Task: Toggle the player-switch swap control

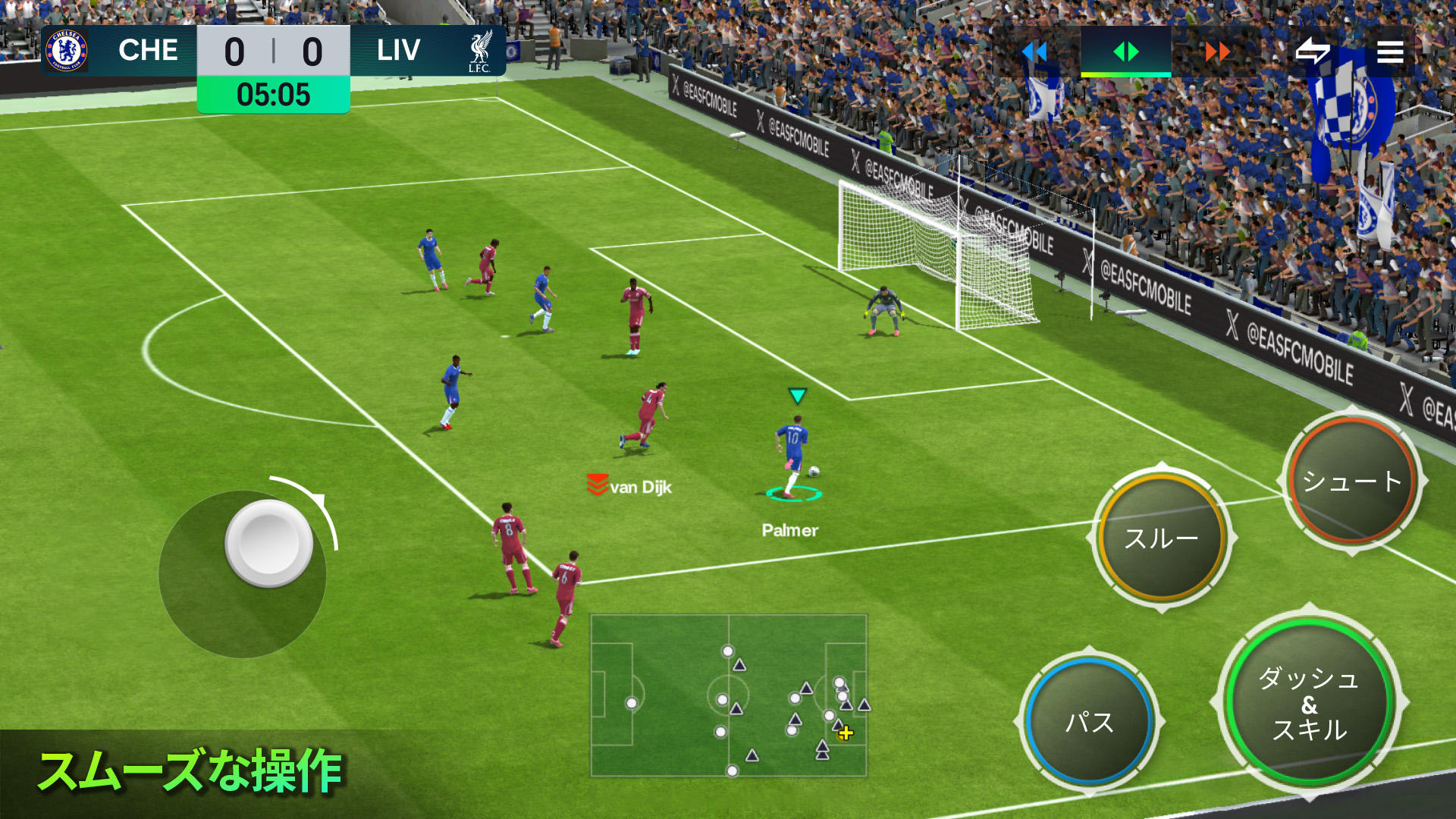Action: (x=1313, y=52)
